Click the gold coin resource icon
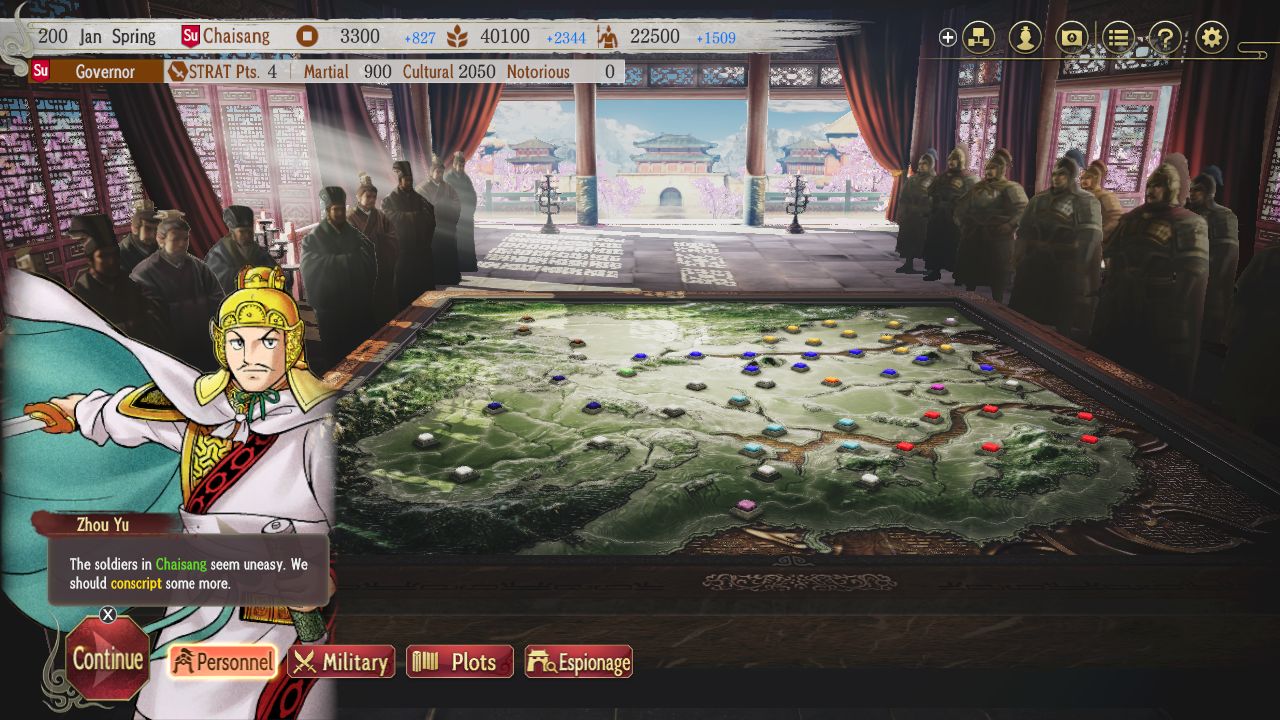 306,36
